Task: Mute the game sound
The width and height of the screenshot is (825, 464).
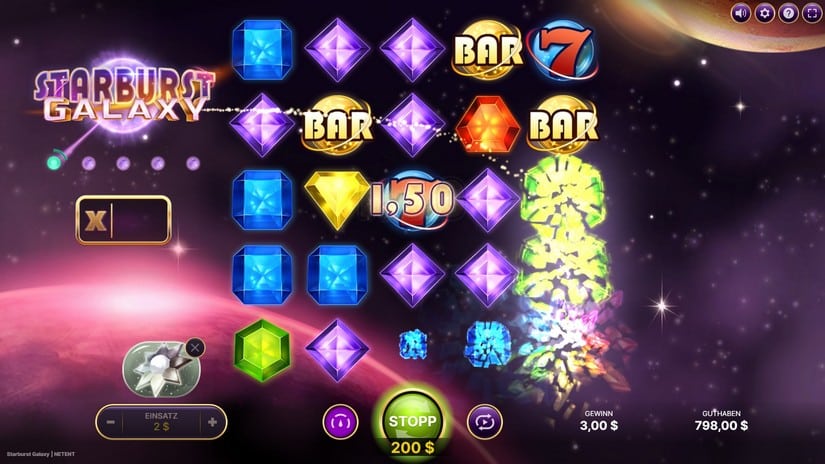Action: pyautogui.click(x=741, y=13)
